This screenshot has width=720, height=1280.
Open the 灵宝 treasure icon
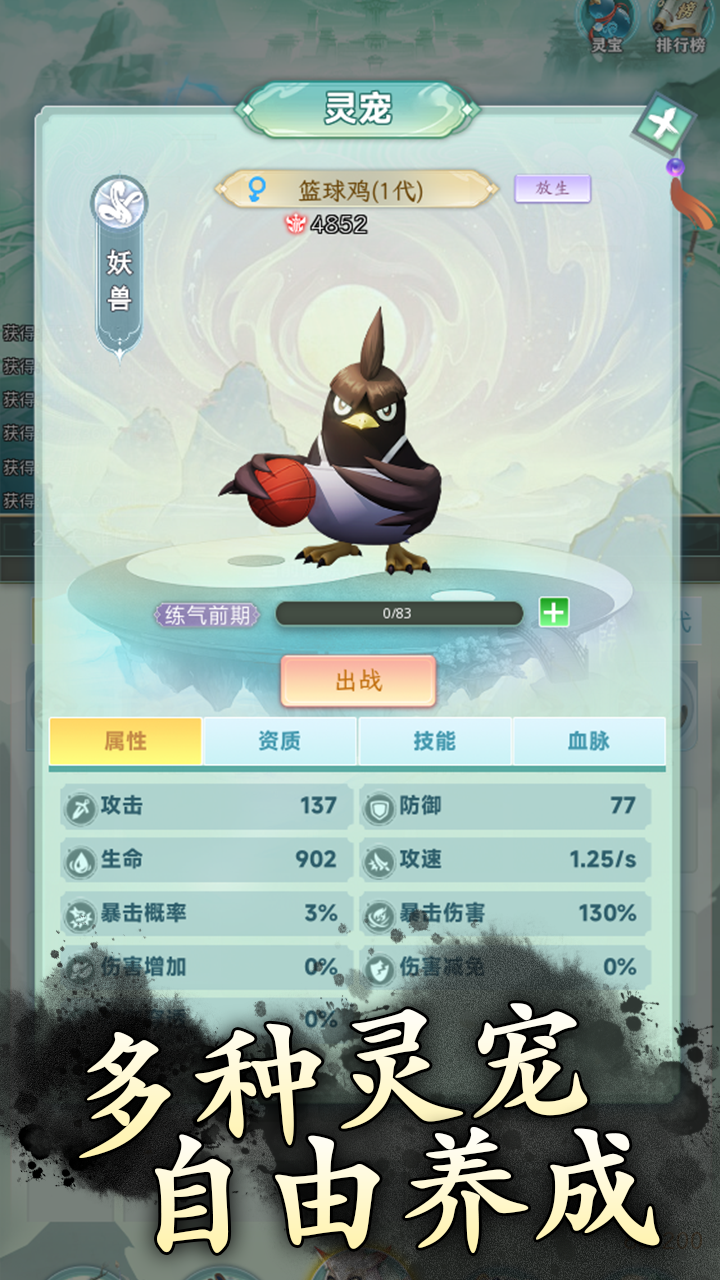coord(608,24)
